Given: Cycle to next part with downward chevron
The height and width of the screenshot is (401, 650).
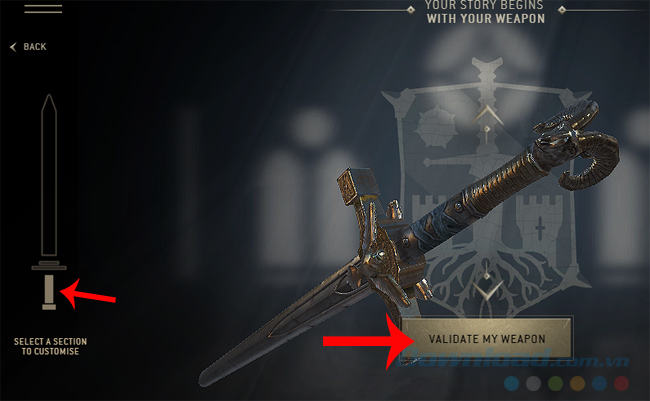Looking at the screenshot, I should pyautogui.click(x=486, y=289).
